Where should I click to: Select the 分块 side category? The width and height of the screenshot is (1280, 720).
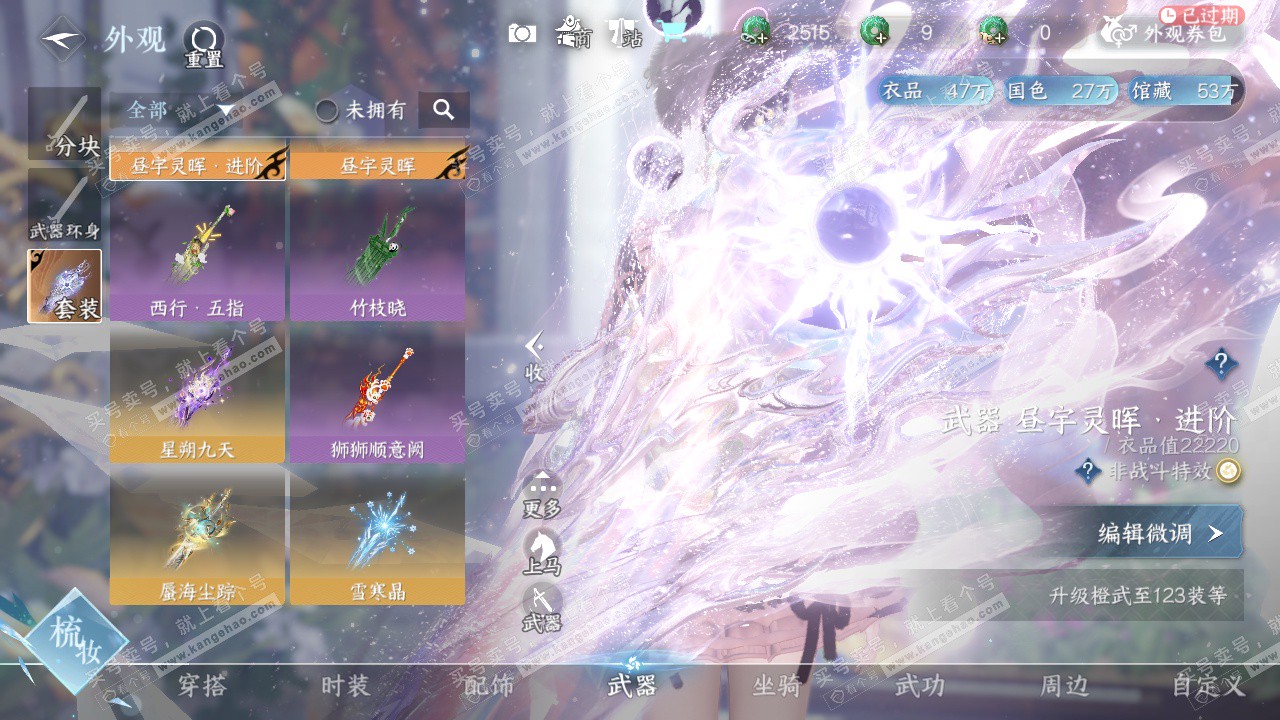pyautogui.click(x=65, y=124)
